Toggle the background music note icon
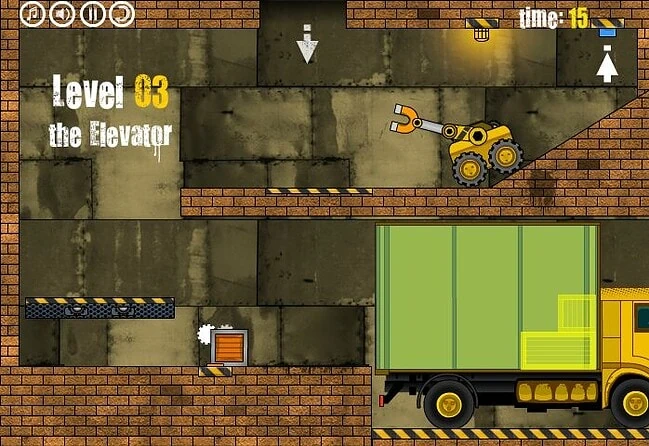The width and height of the screenshot is (649, 446). [33, 13]
